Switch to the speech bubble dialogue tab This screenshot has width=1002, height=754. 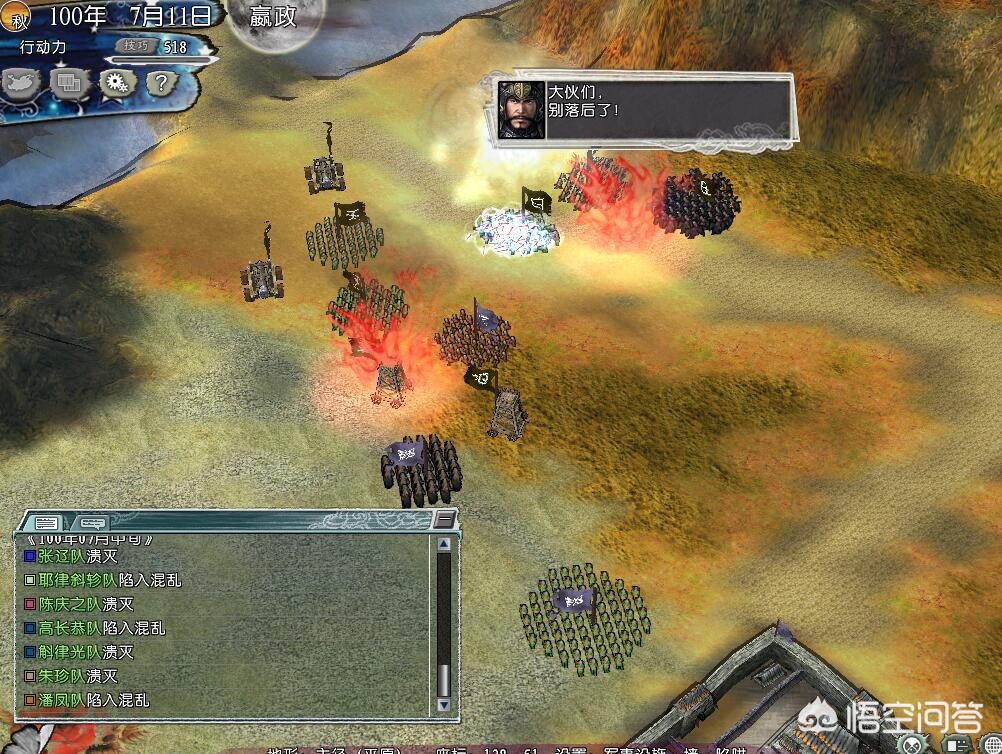tap(93, 522)
